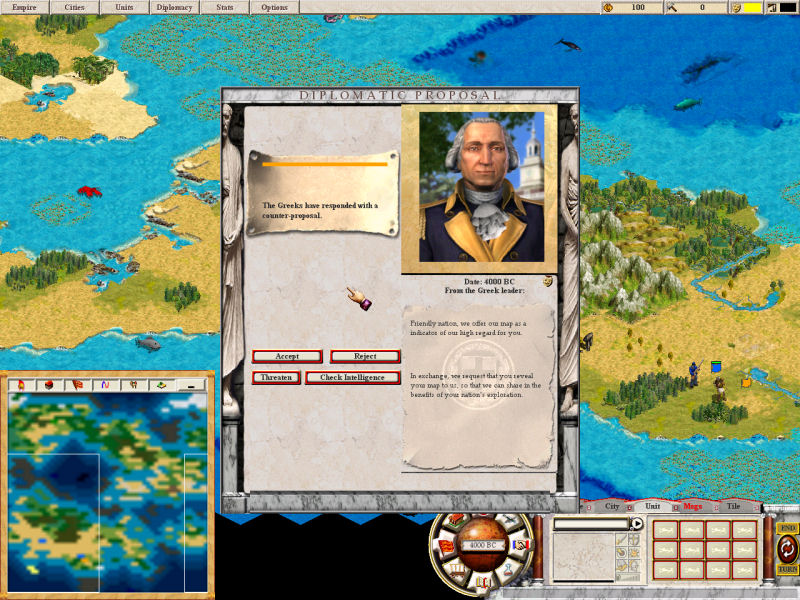Open the Cities menu
The width and height of the screenshot is (800, 600).
(75, 7)
